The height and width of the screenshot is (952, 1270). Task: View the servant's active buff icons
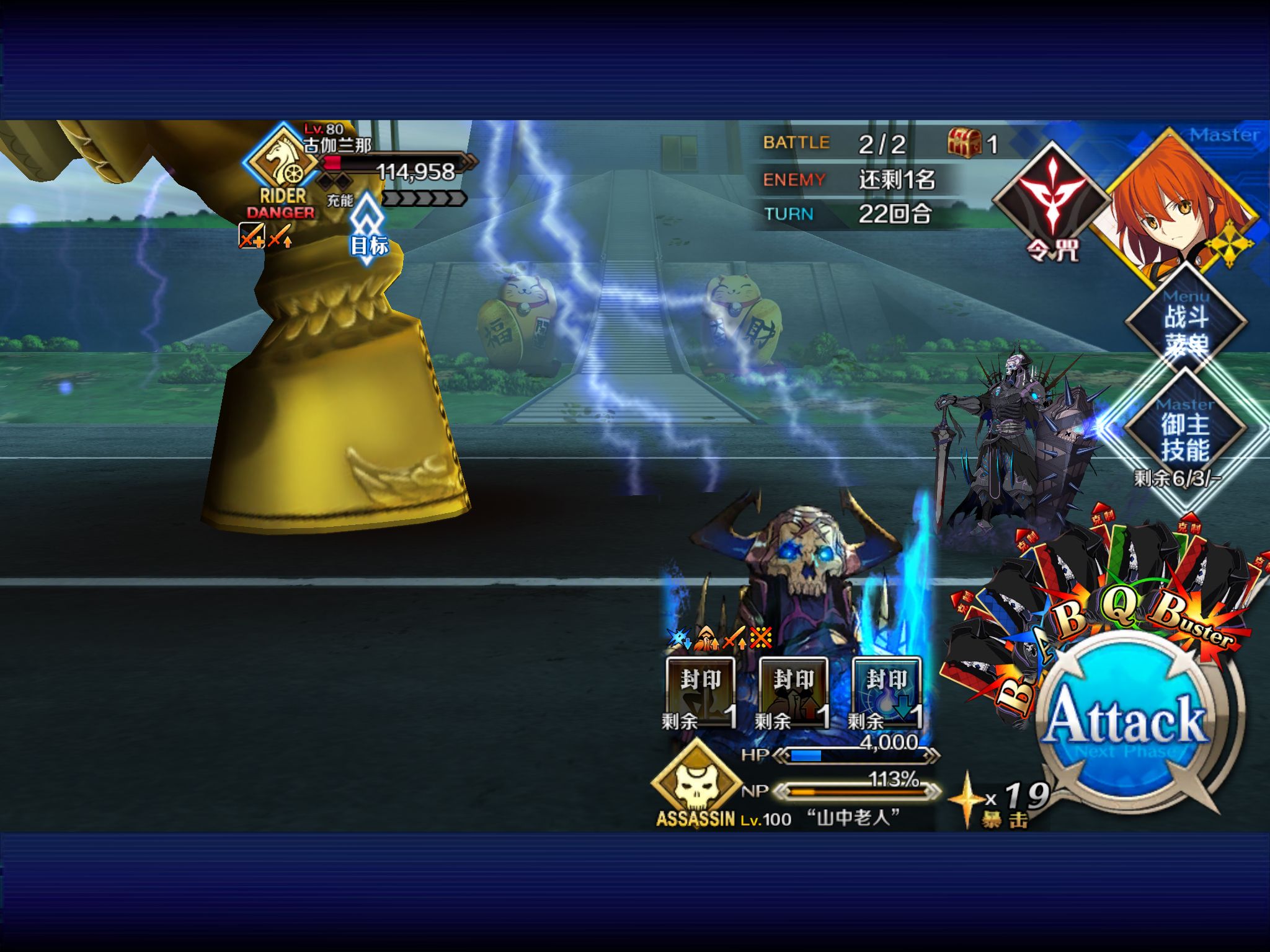tap(719, 637)
